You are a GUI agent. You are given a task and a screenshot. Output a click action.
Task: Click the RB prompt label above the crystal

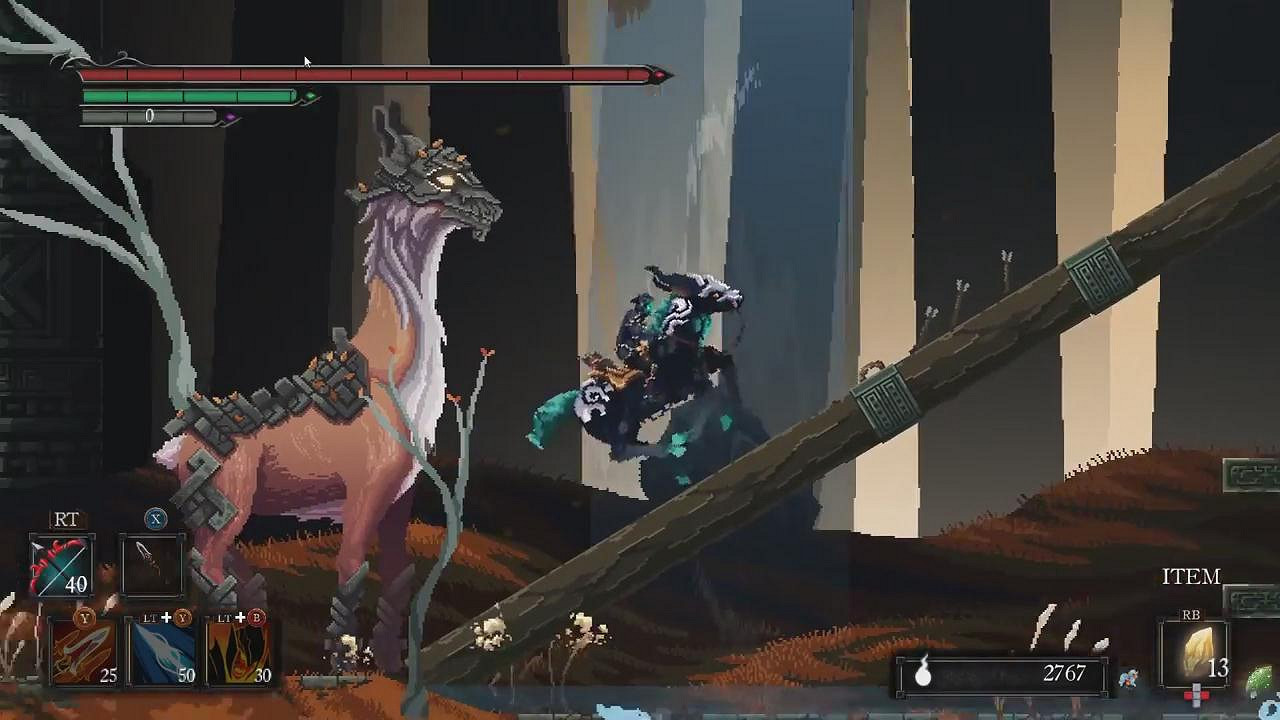click(x=1191, y=615)
